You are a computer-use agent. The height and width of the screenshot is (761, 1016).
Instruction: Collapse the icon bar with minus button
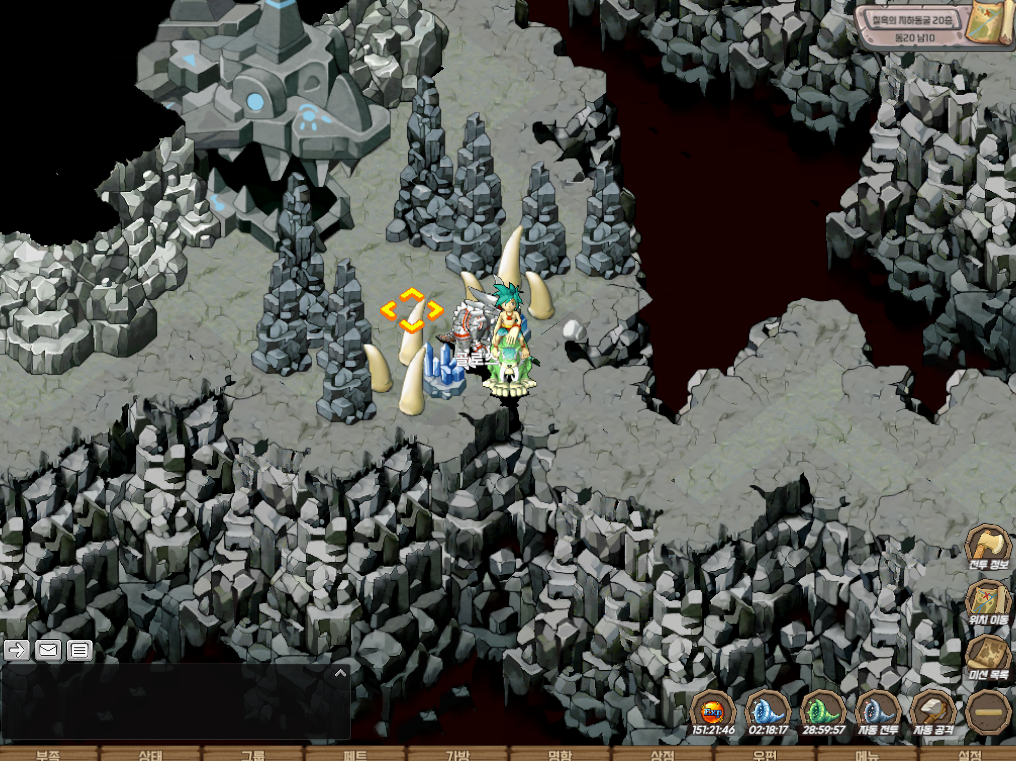tap(988, 712)
